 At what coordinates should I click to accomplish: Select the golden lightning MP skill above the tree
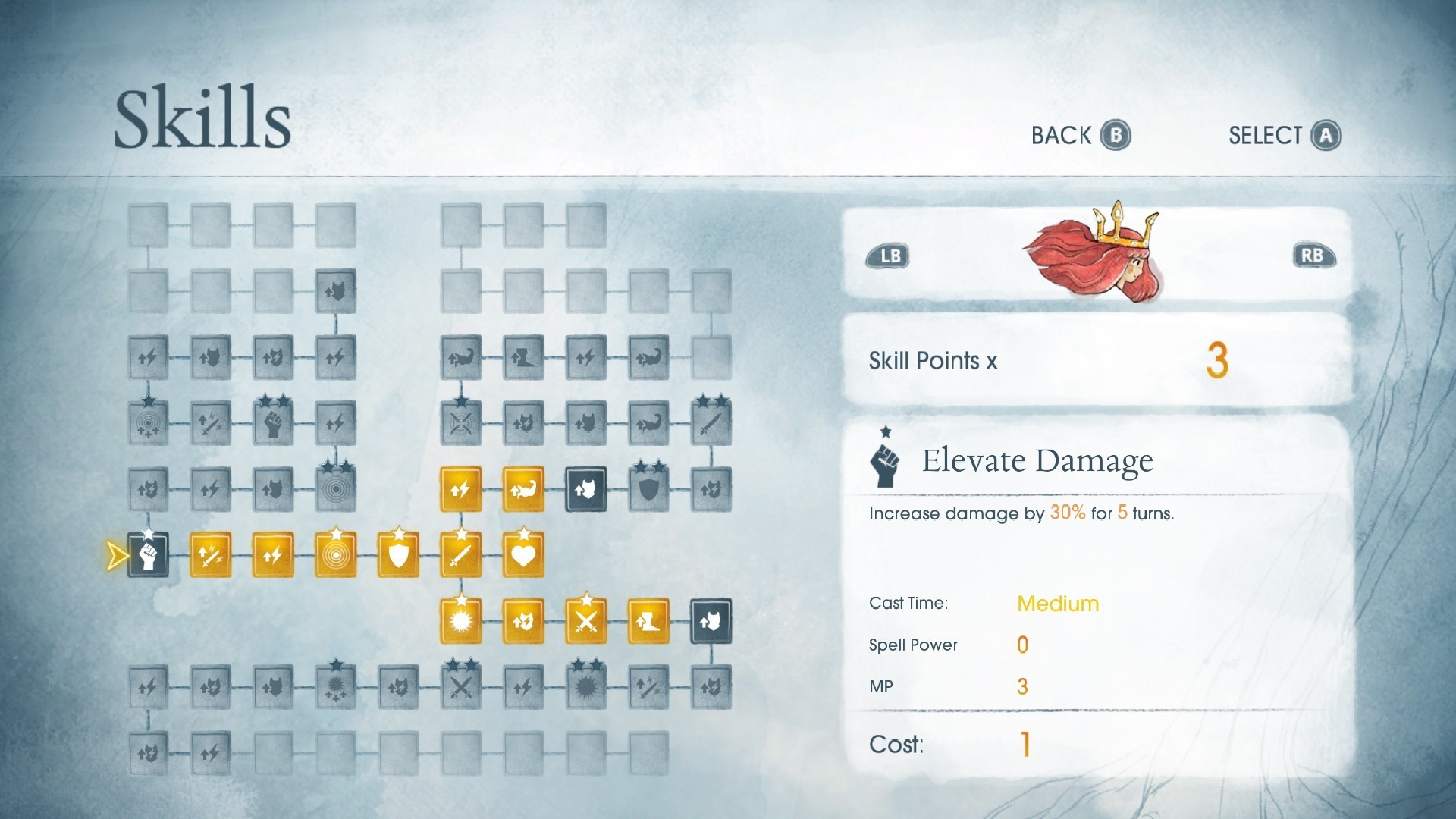coord(460,489)
